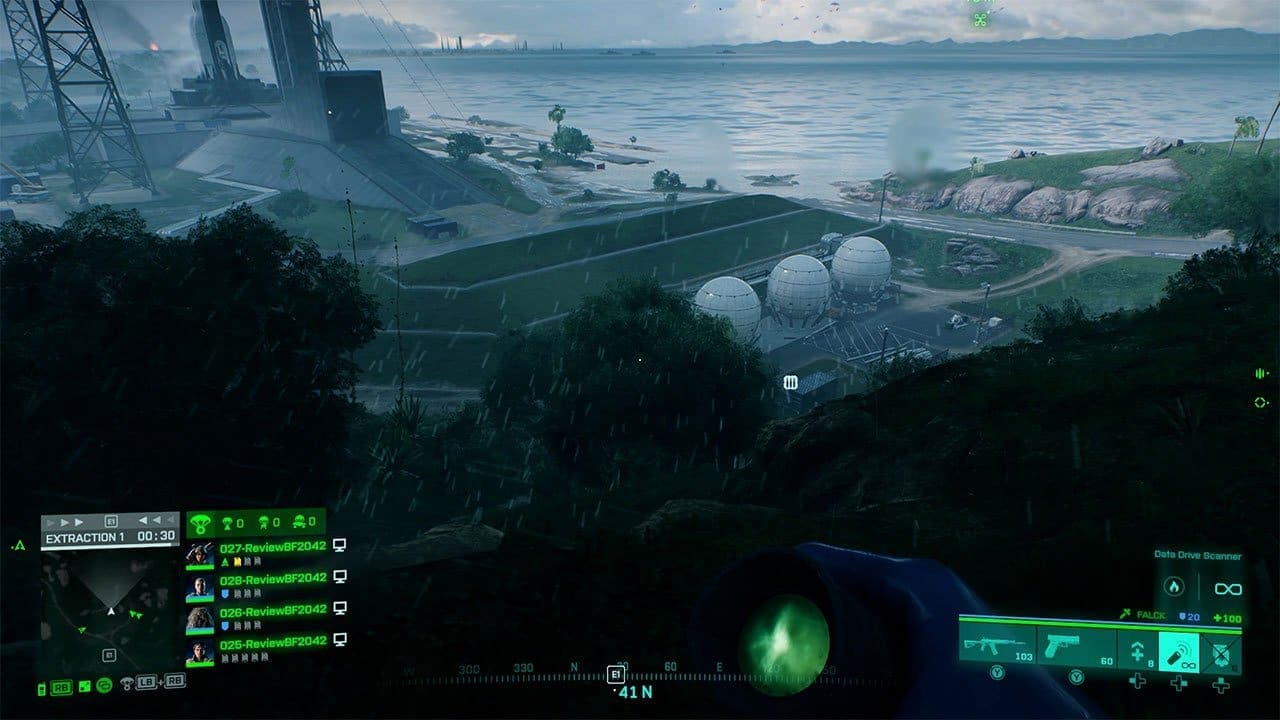Select squad member 028-ReviewBF2042
Screen dimensions: 1280x720
pos(272,578)
